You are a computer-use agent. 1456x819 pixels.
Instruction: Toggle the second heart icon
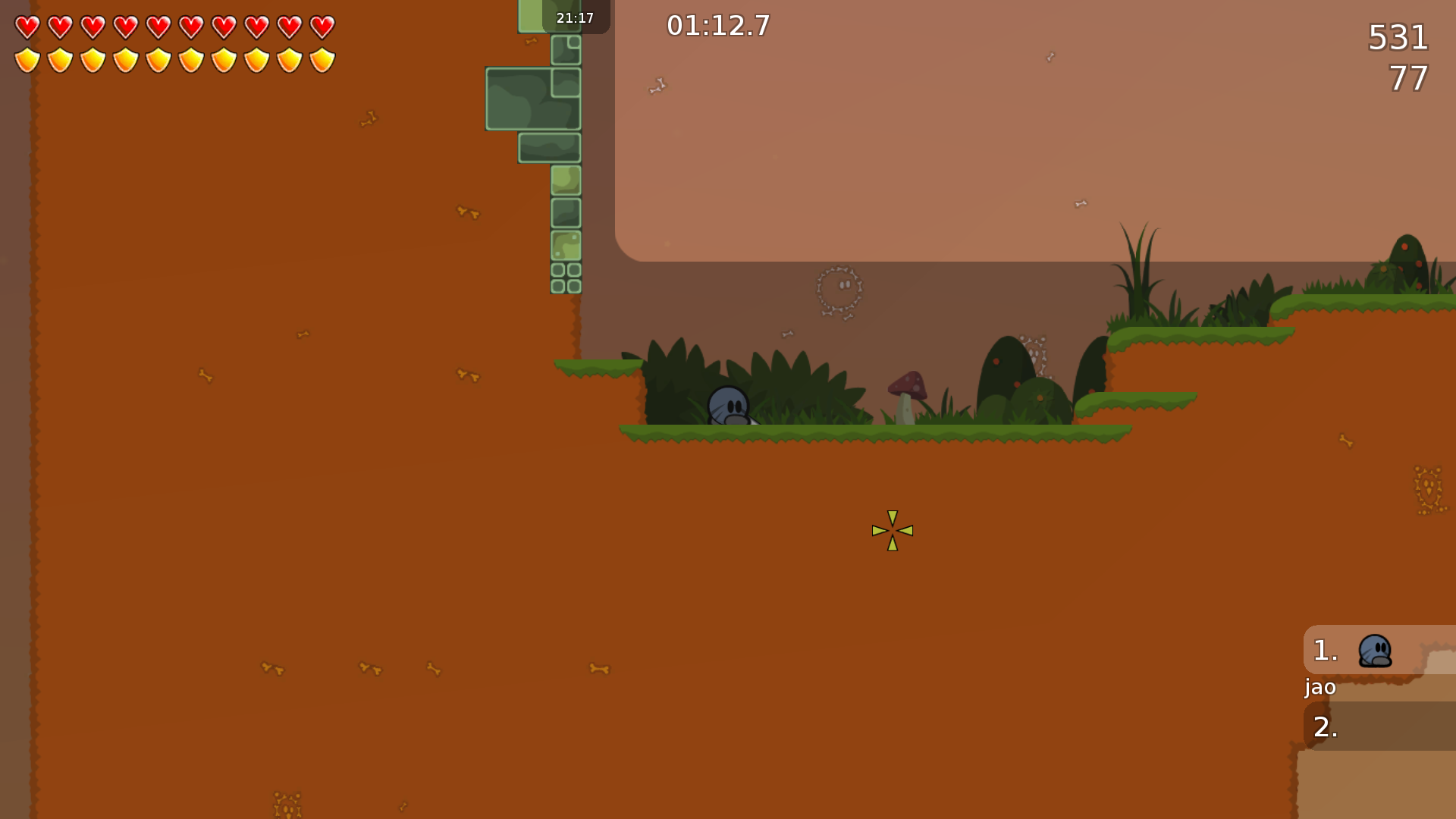pyautogui.click(x=60, y=29)
